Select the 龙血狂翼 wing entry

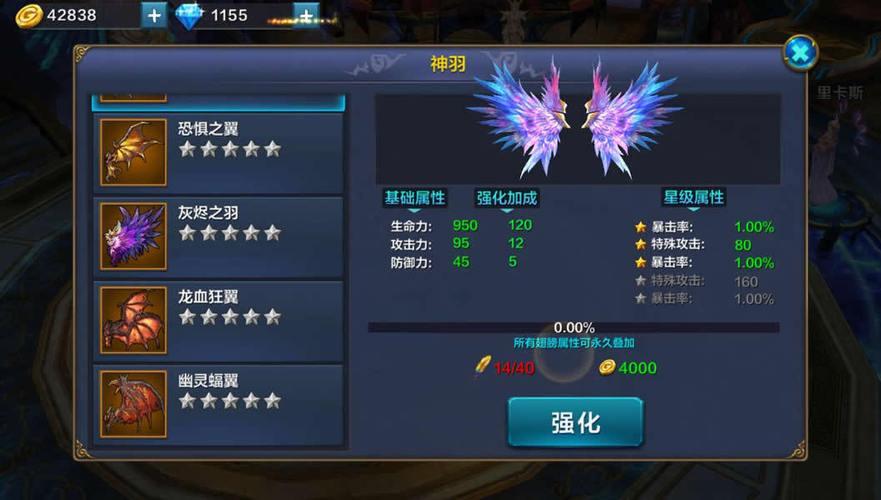tap(220, 319)
